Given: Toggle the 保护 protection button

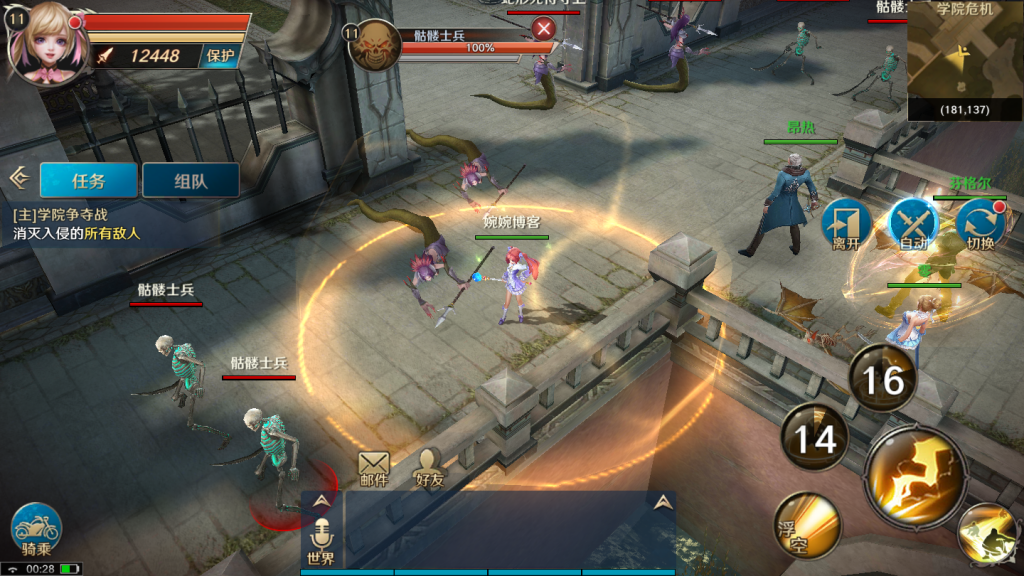Looking at the screenshot, I should (219, 56).
